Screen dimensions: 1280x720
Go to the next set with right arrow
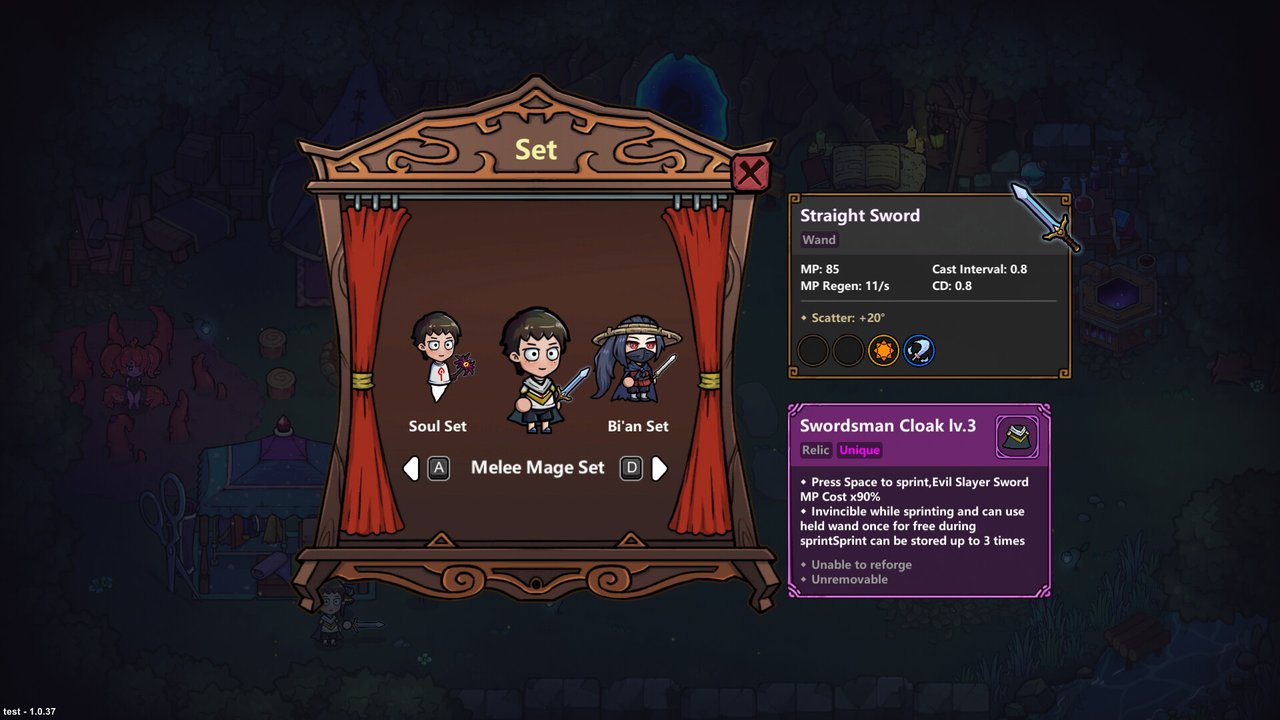click(x=659, y=468)
